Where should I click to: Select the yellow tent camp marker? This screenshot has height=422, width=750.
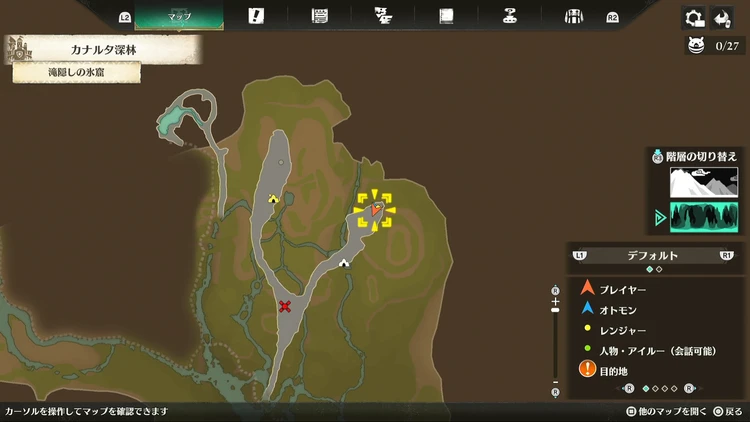[x=273, y=199]
